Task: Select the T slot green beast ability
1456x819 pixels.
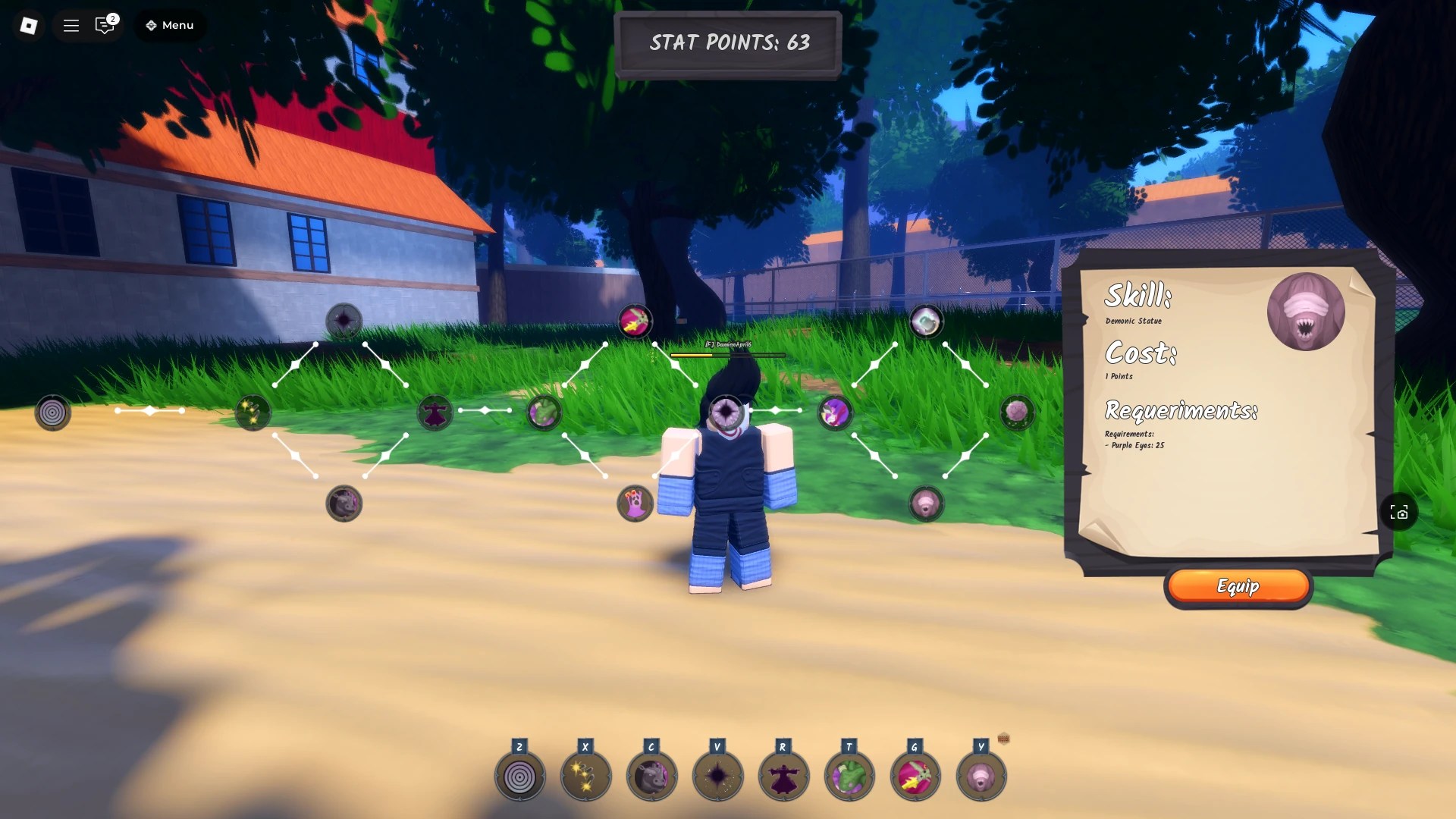Action: [x=849, y=775]
